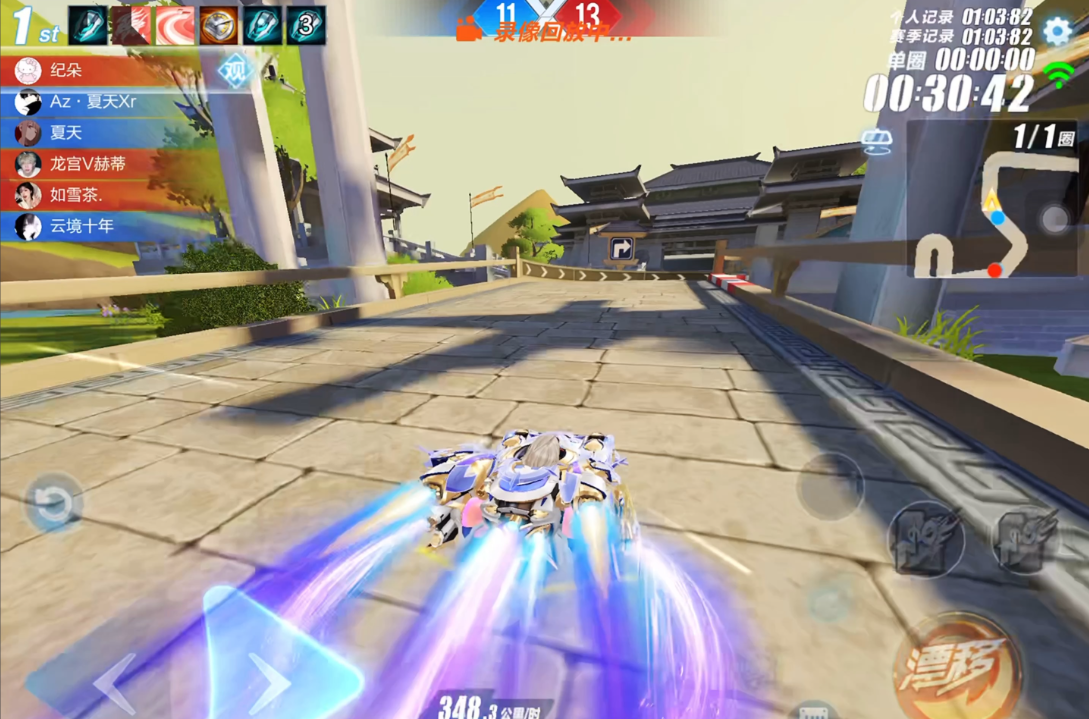Select player Az·夏天Xr in the ranking list

92,102
